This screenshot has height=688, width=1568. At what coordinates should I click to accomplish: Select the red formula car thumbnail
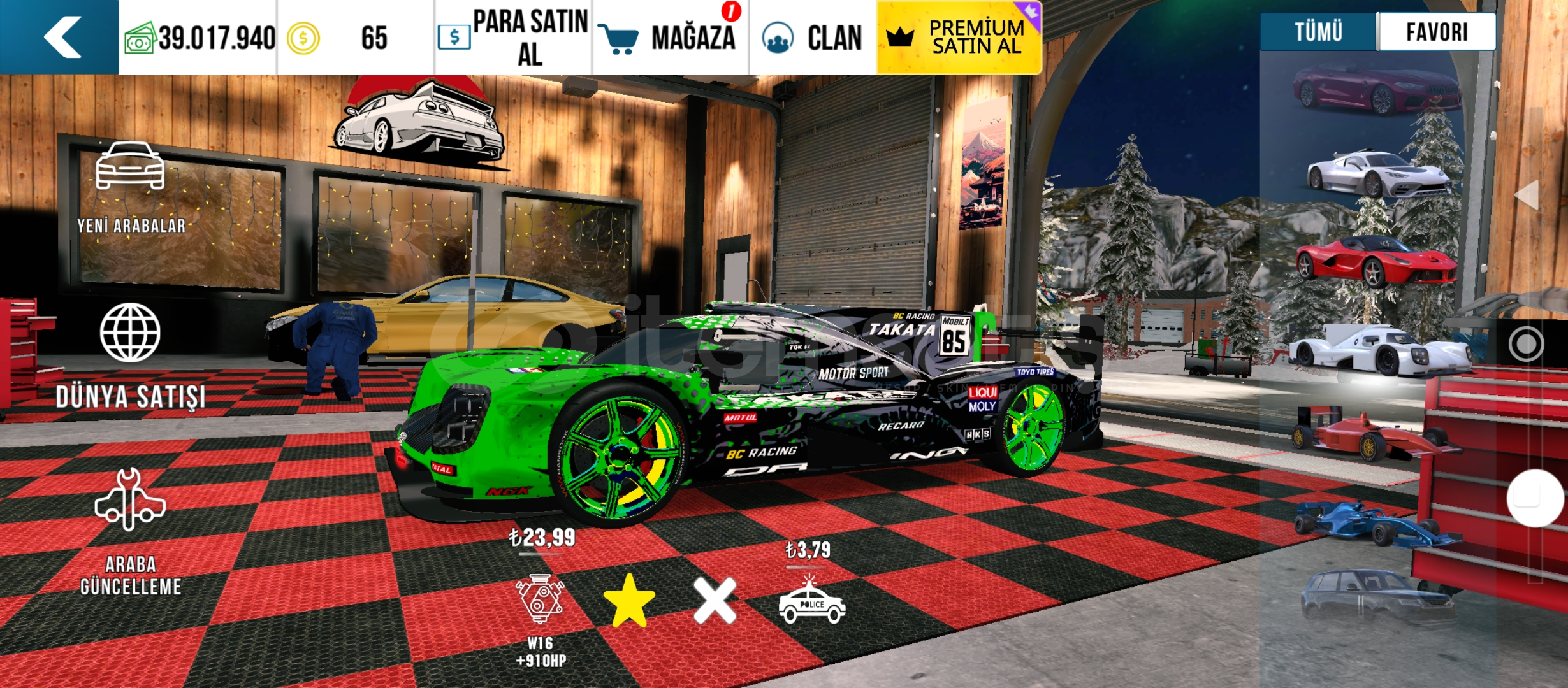pyautogui.click(x=1370, y=436)
